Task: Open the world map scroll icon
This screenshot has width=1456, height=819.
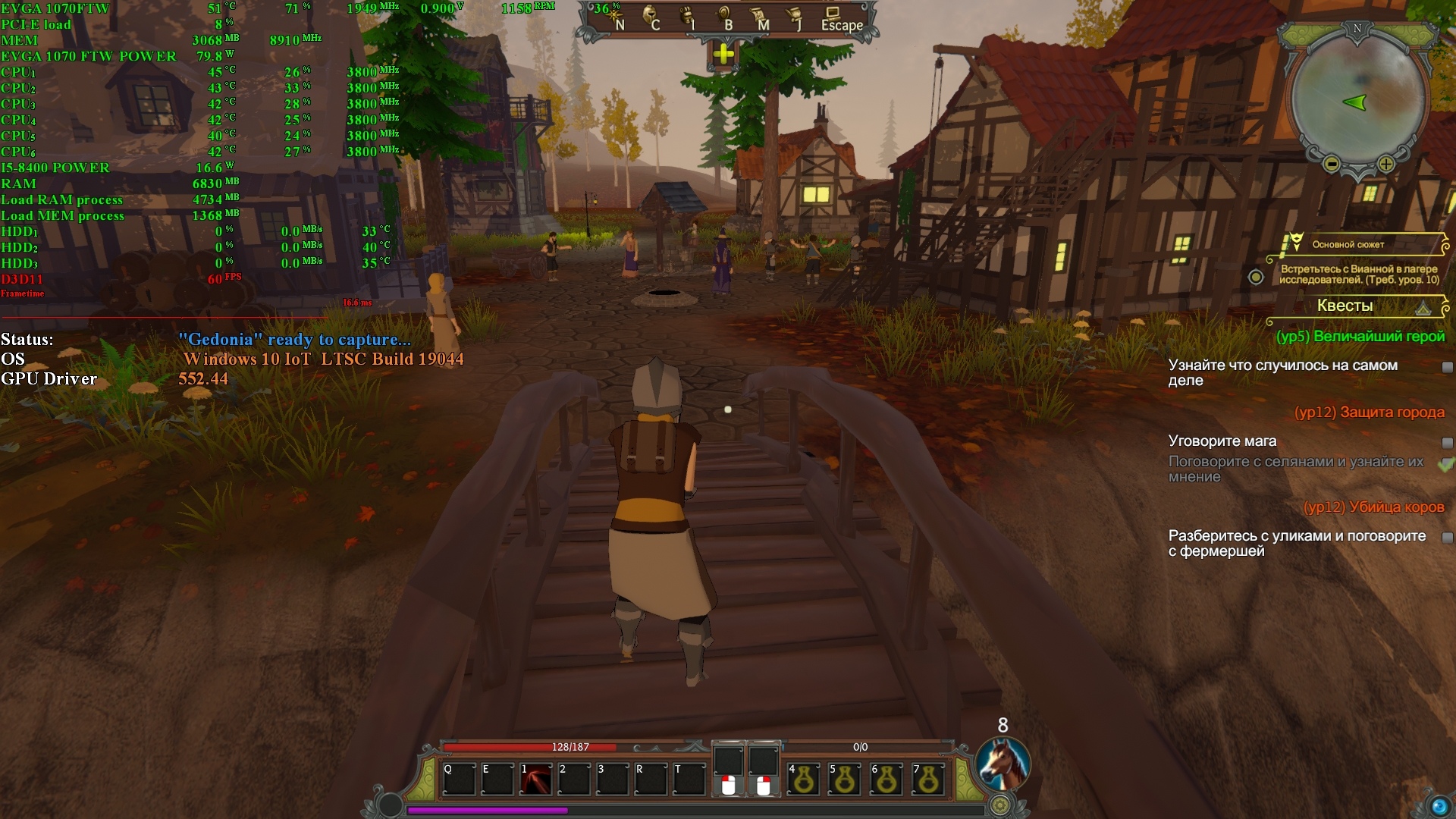Action: 759,17
